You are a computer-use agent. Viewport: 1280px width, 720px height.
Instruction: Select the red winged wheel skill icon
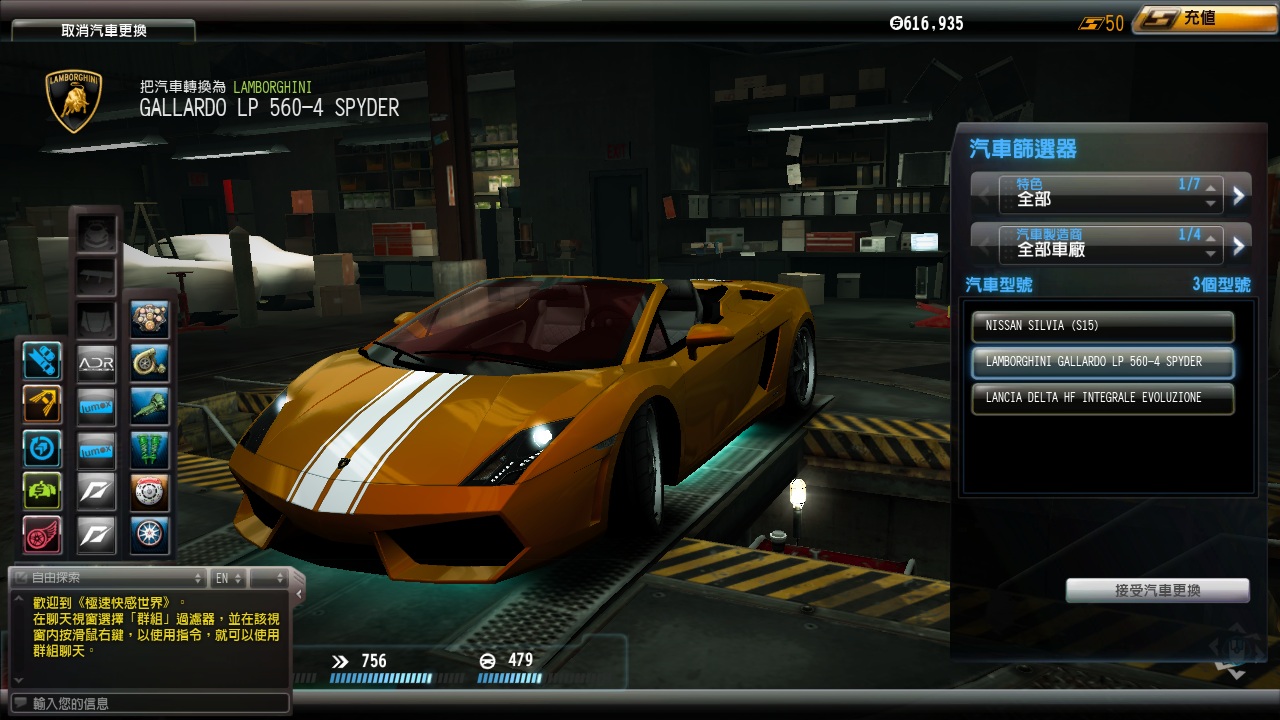[x=42, y=535]
